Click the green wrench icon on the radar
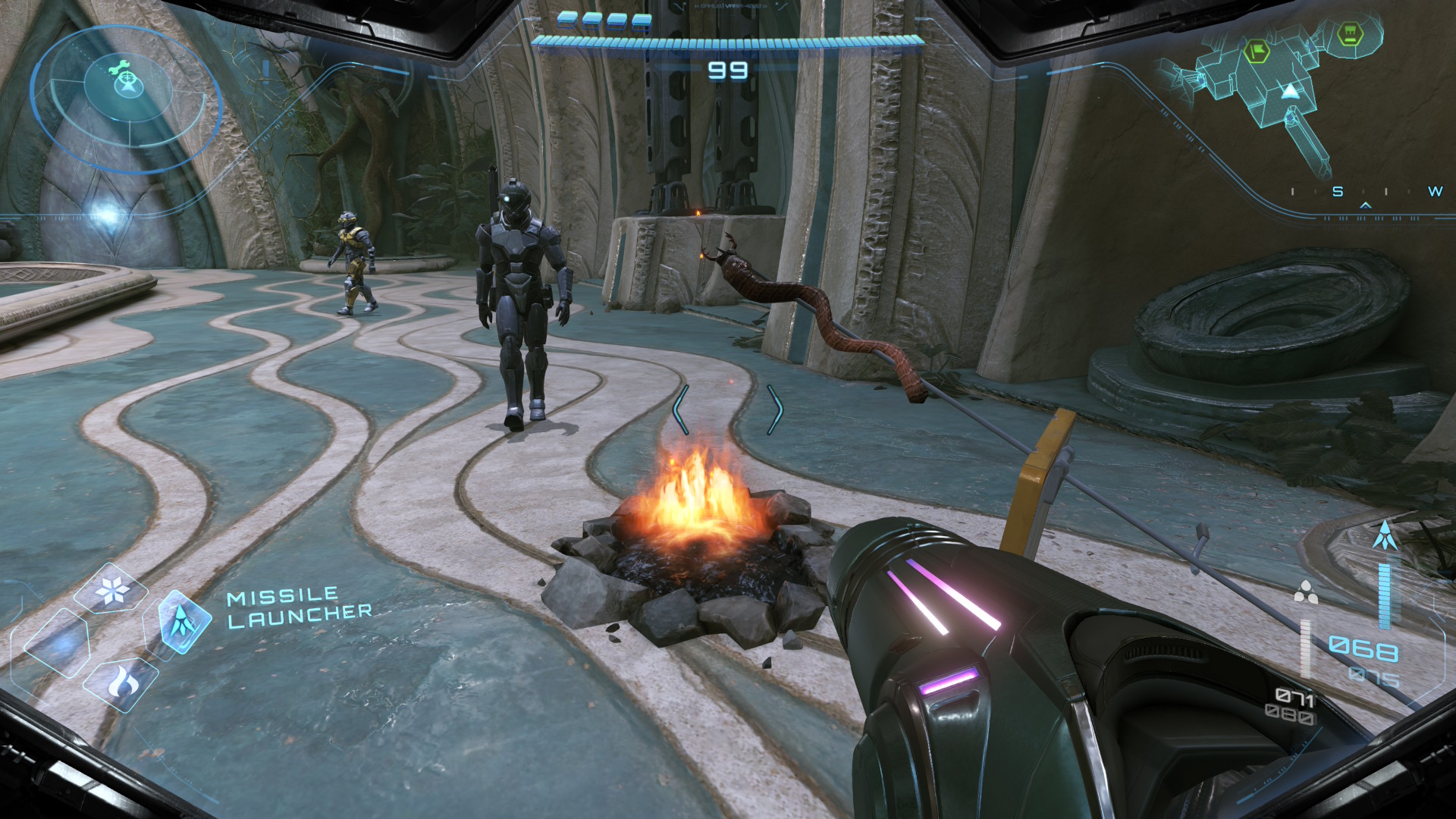Viewport: 1456px width, 819px height. tap(118, 68)
